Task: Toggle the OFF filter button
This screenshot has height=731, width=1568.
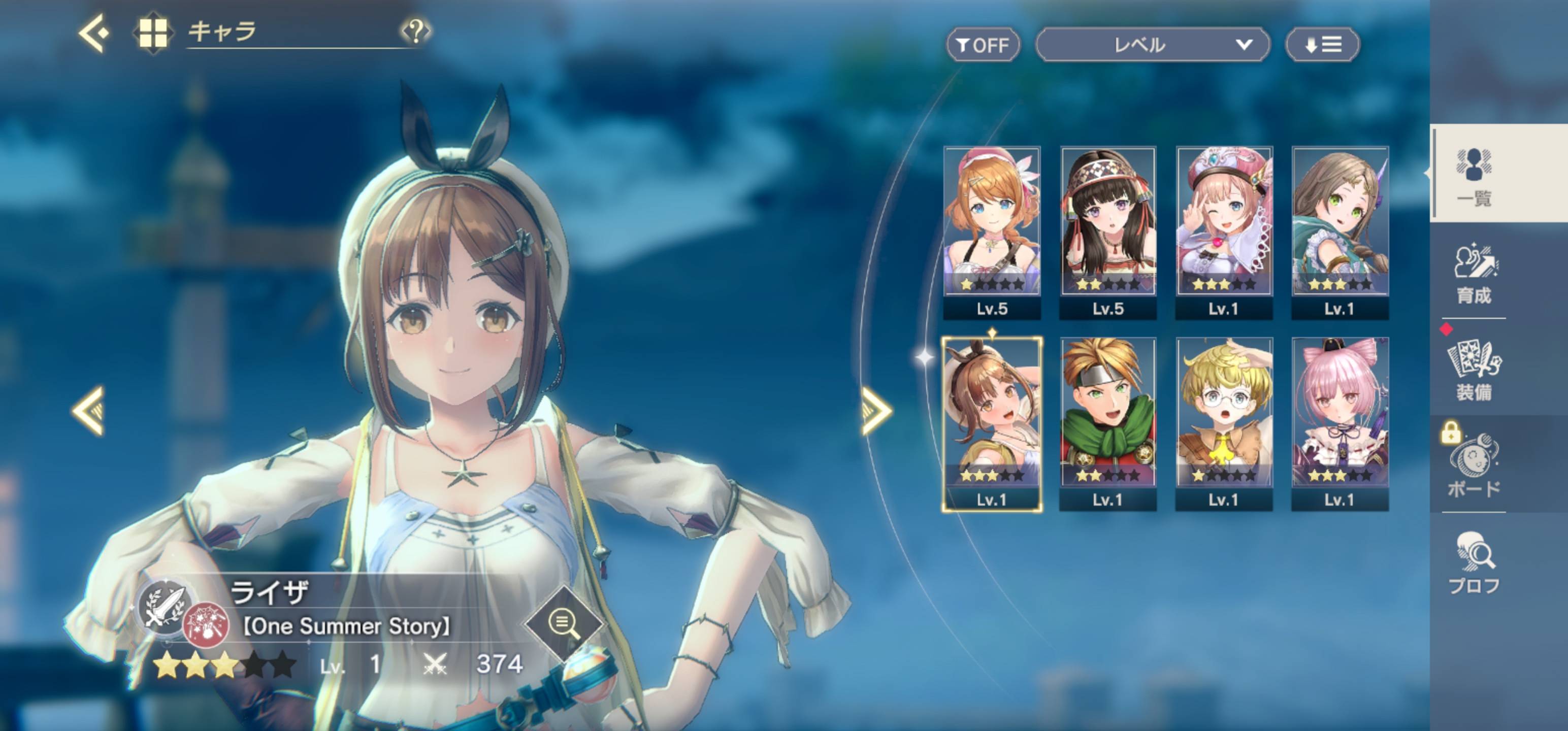Action: [983, 45]
